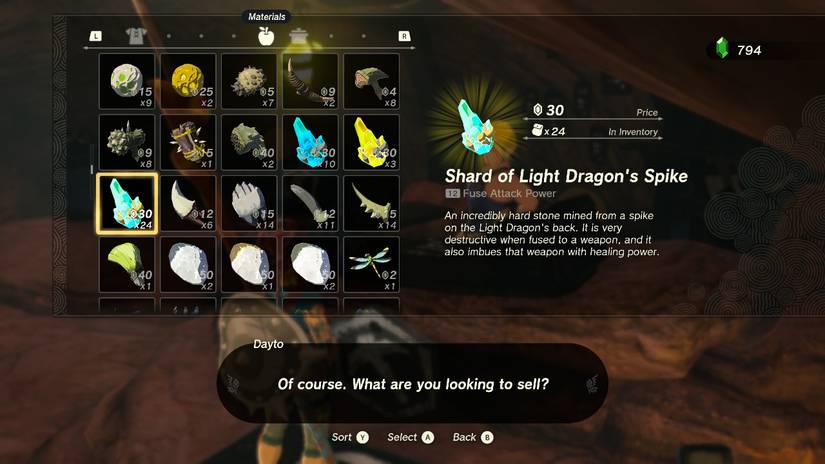Screen dimensions: 825x464
Task: Select the dark curved horn slot x2
Action: point(310,81)
